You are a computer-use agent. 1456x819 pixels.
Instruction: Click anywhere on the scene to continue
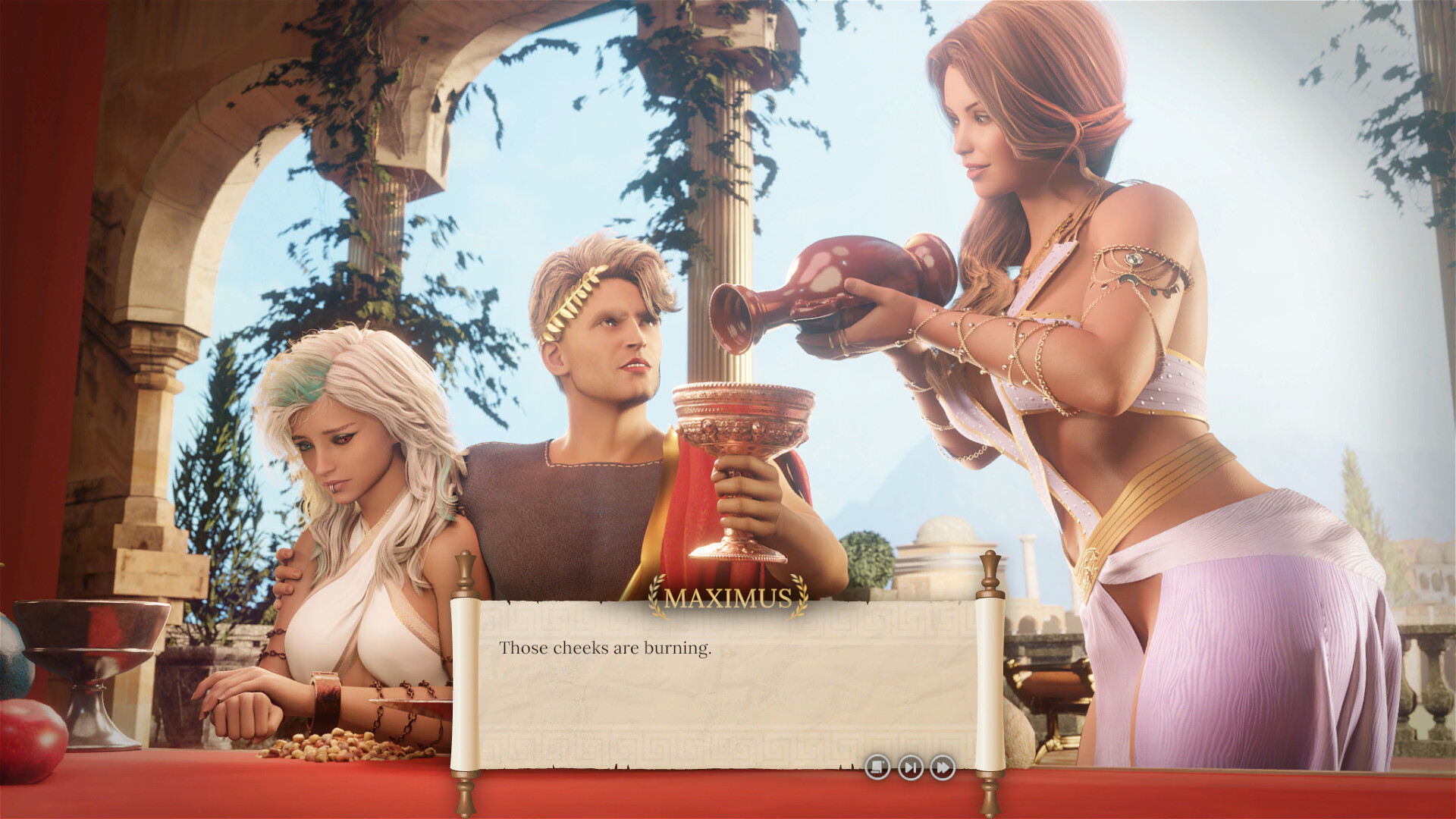(728, 303)
